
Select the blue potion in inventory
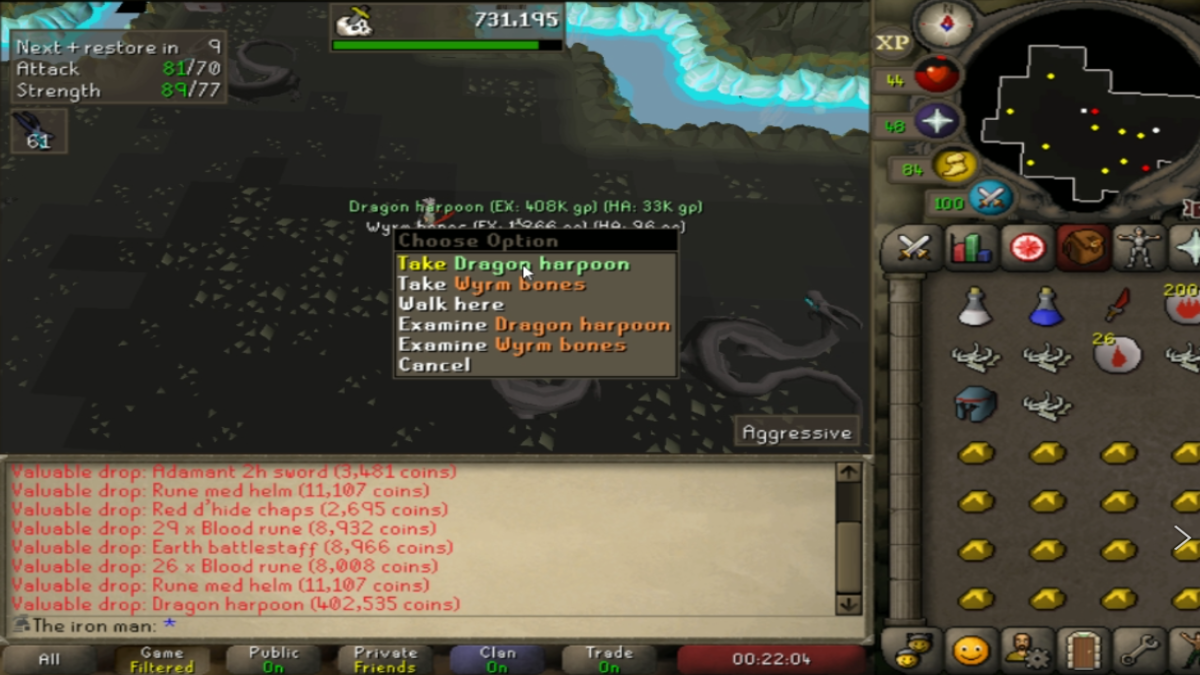click(1046, 305)
